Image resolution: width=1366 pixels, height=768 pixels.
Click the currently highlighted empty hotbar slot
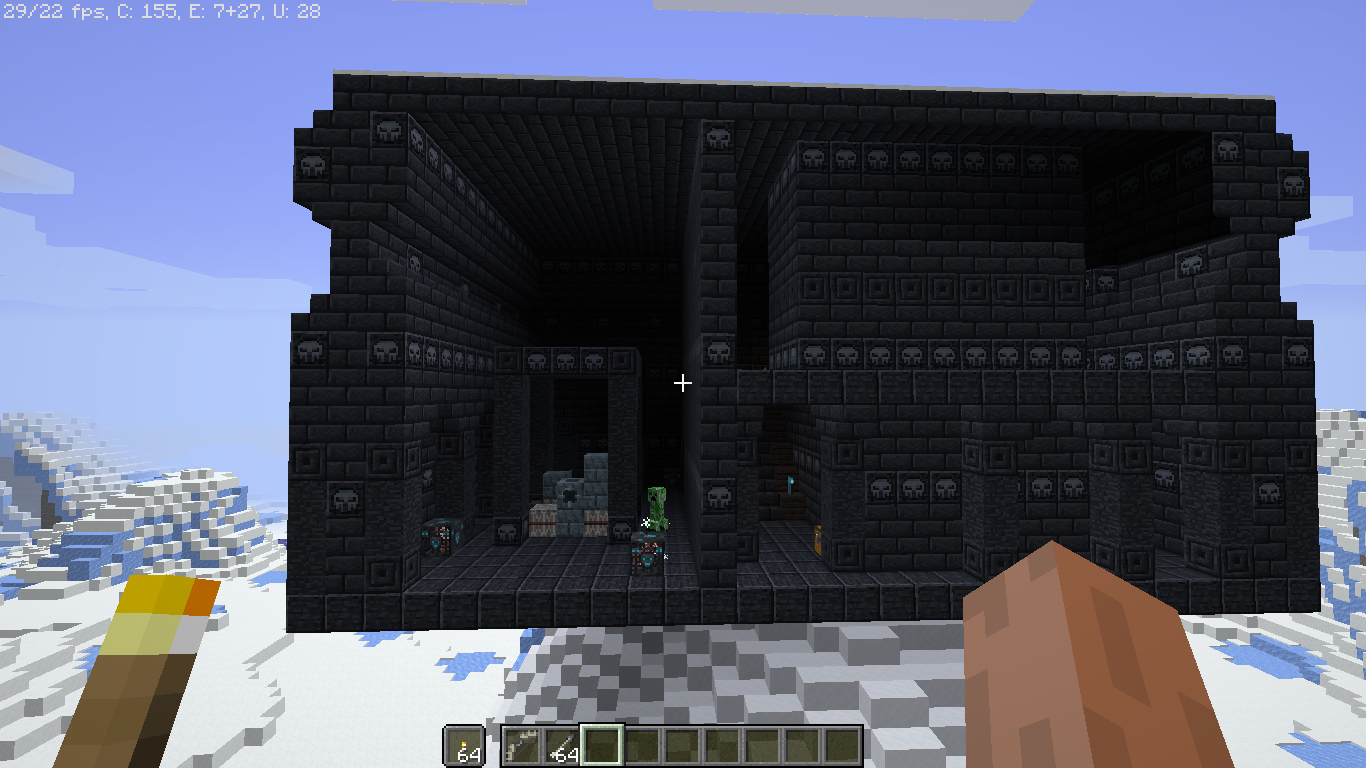pyautogui.click(x=601, y=745)
